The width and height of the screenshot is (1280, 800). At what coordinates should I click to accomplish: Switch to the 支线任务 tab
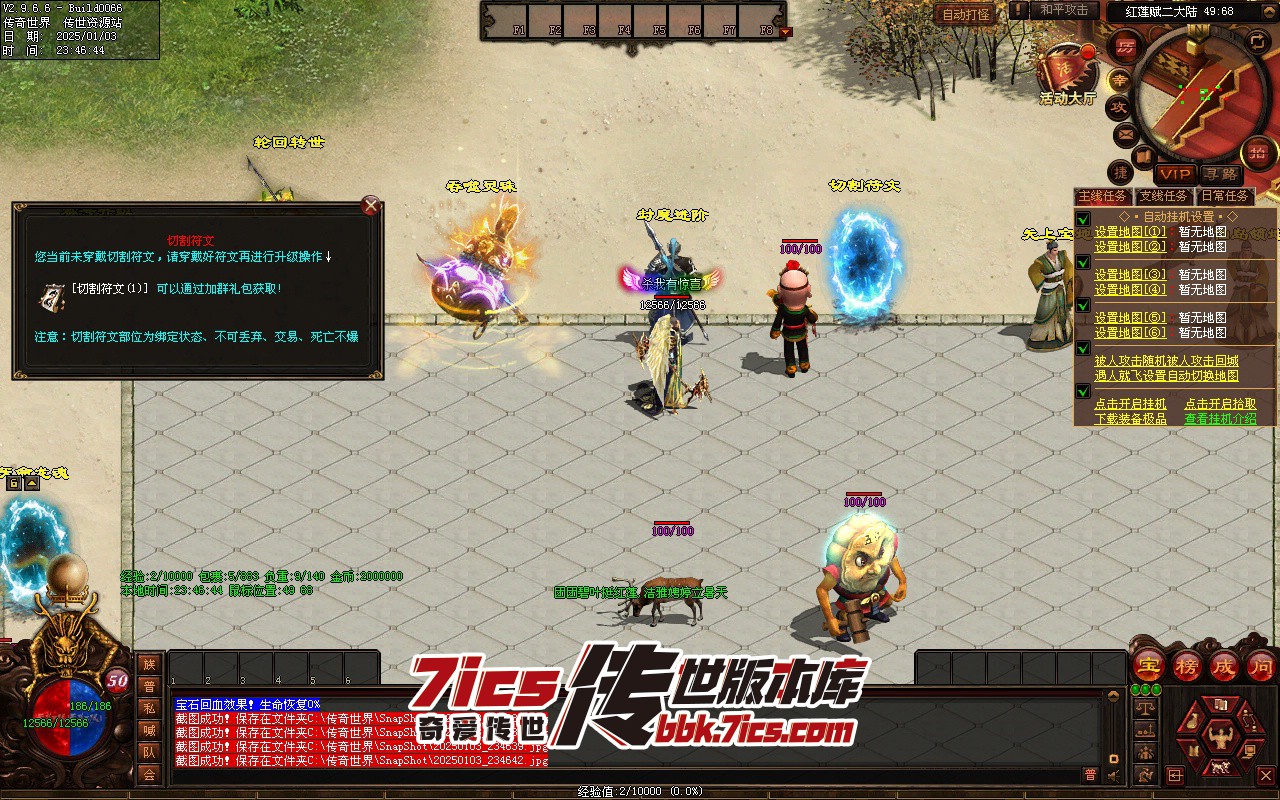coord(1165,196)
